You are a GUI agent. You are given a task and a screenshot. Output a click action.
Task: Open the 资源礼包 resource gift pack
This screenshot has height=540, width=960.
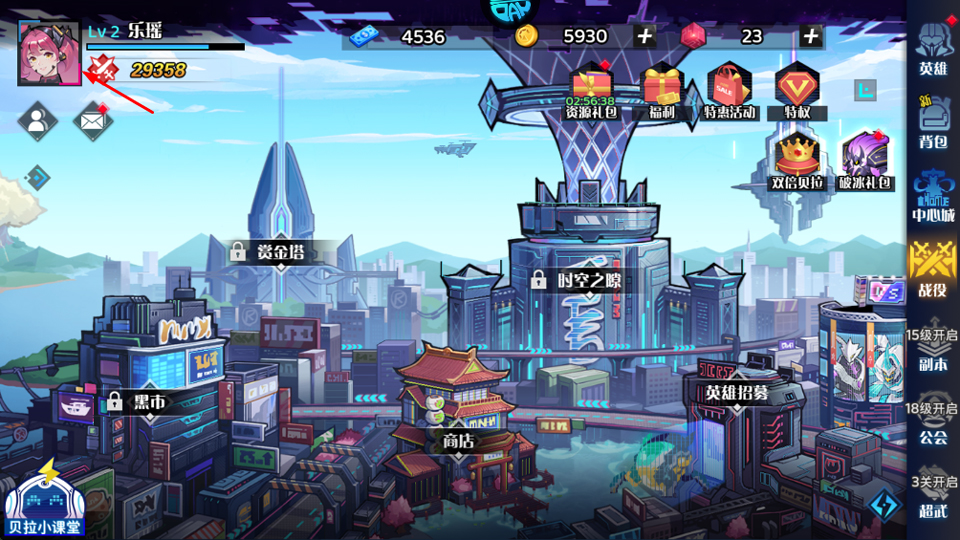click(x=592, y=90)
